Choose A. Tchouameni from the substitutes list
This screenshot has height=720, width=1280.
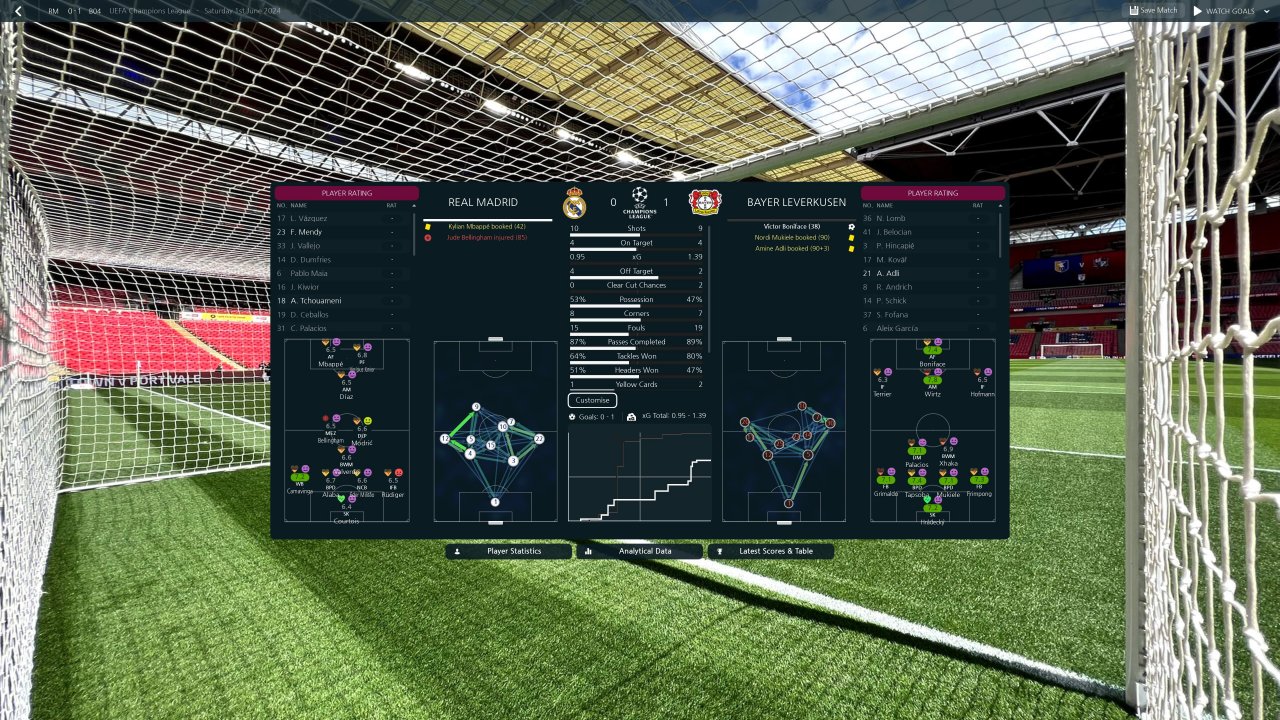[x=314, y=301]
